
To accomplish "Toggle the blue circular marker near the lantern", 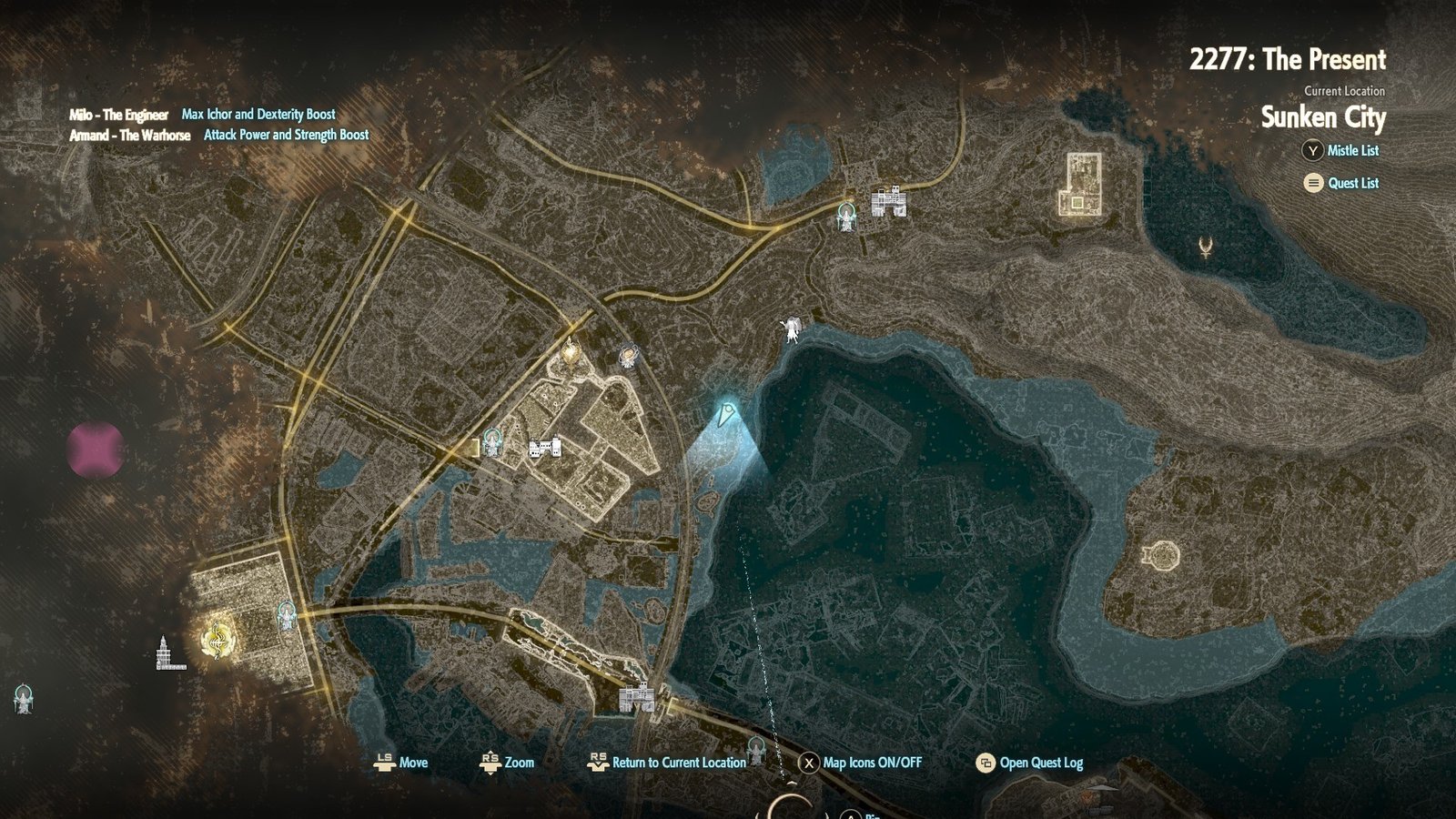I will click(x=628, y=355).
